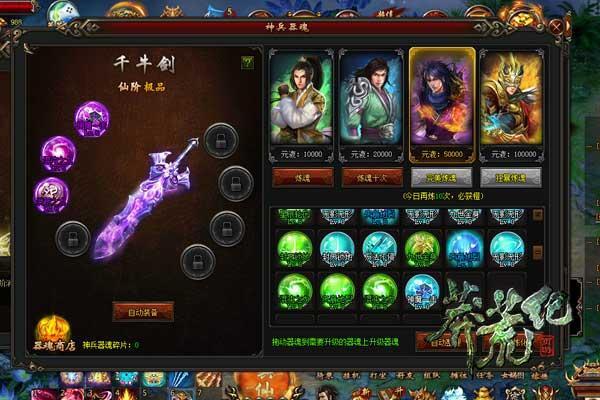Click the 自动装备 auto-equip button
Image resolution: width=600 pixels, height=400 pixels.
coord(143,311)
